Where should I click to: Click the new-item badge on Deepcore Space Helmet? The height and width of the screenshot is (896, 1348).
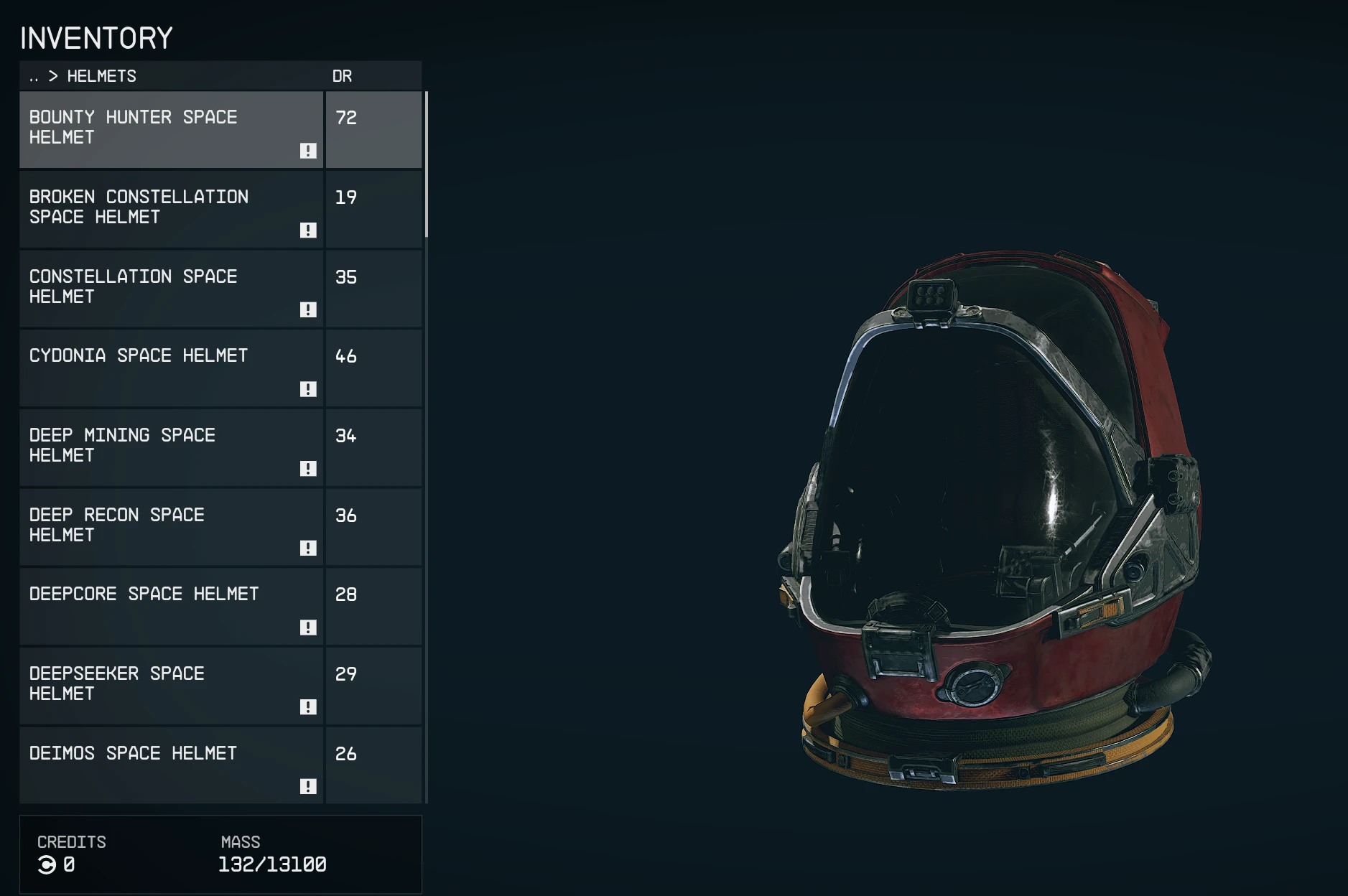tap(309, 628)
